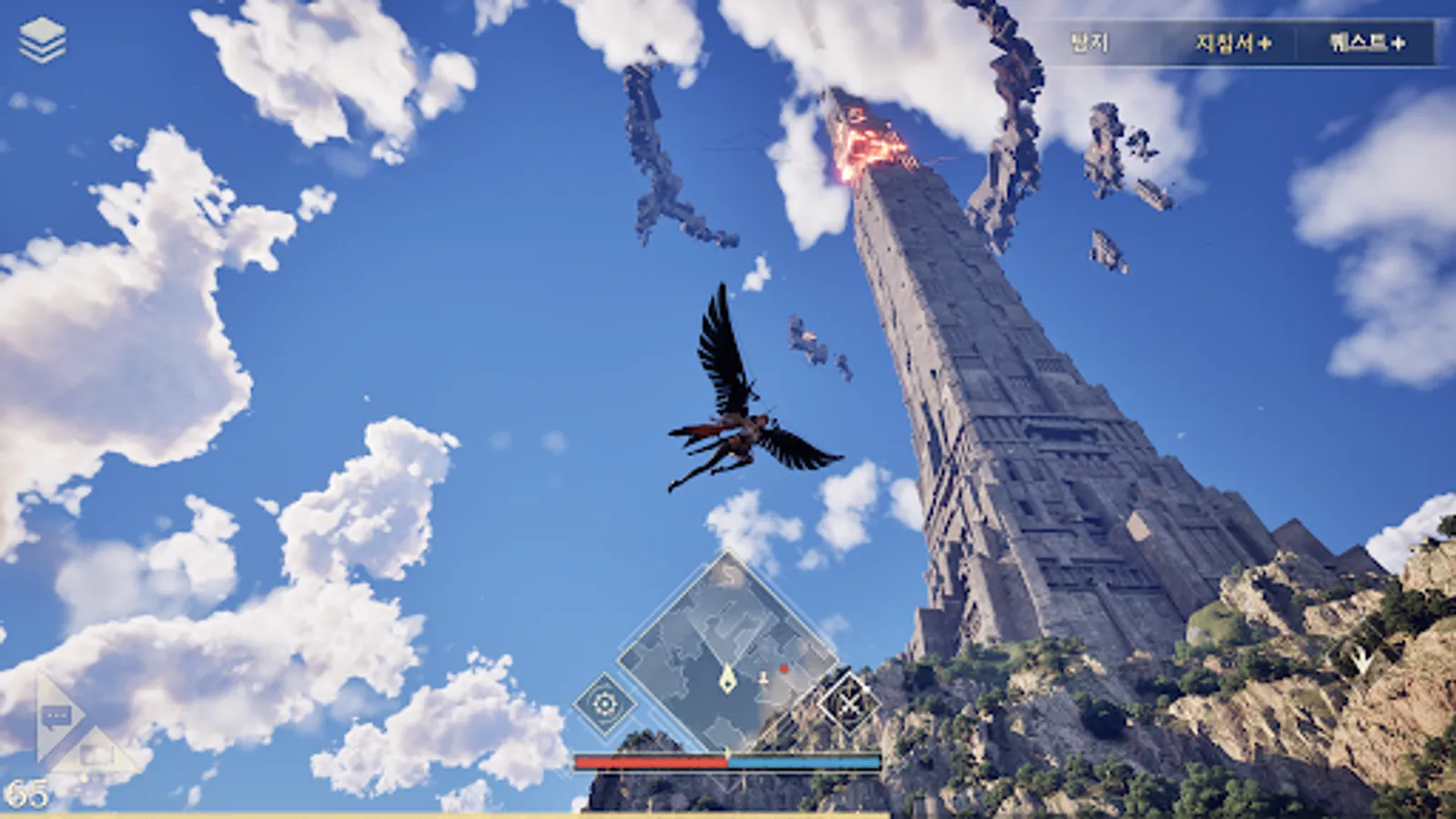This screenshot has height=819, width=1456.
Task: Toggle open the 지침서 guidebook panel
Action: pyautogui.click(x=1224, y=42)
